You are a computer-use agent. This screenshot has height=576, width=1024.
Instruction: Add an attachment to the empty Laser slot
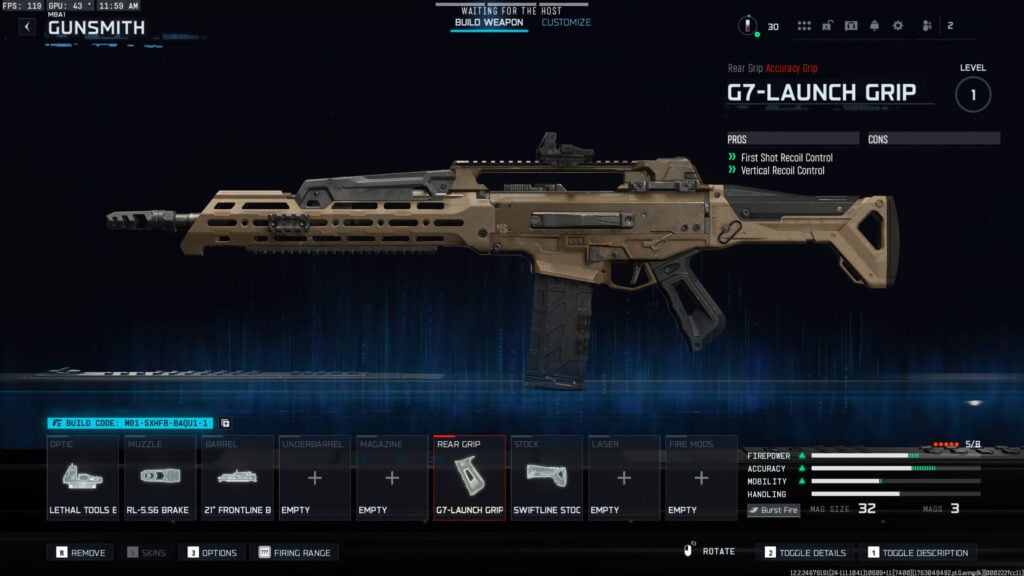624,478
